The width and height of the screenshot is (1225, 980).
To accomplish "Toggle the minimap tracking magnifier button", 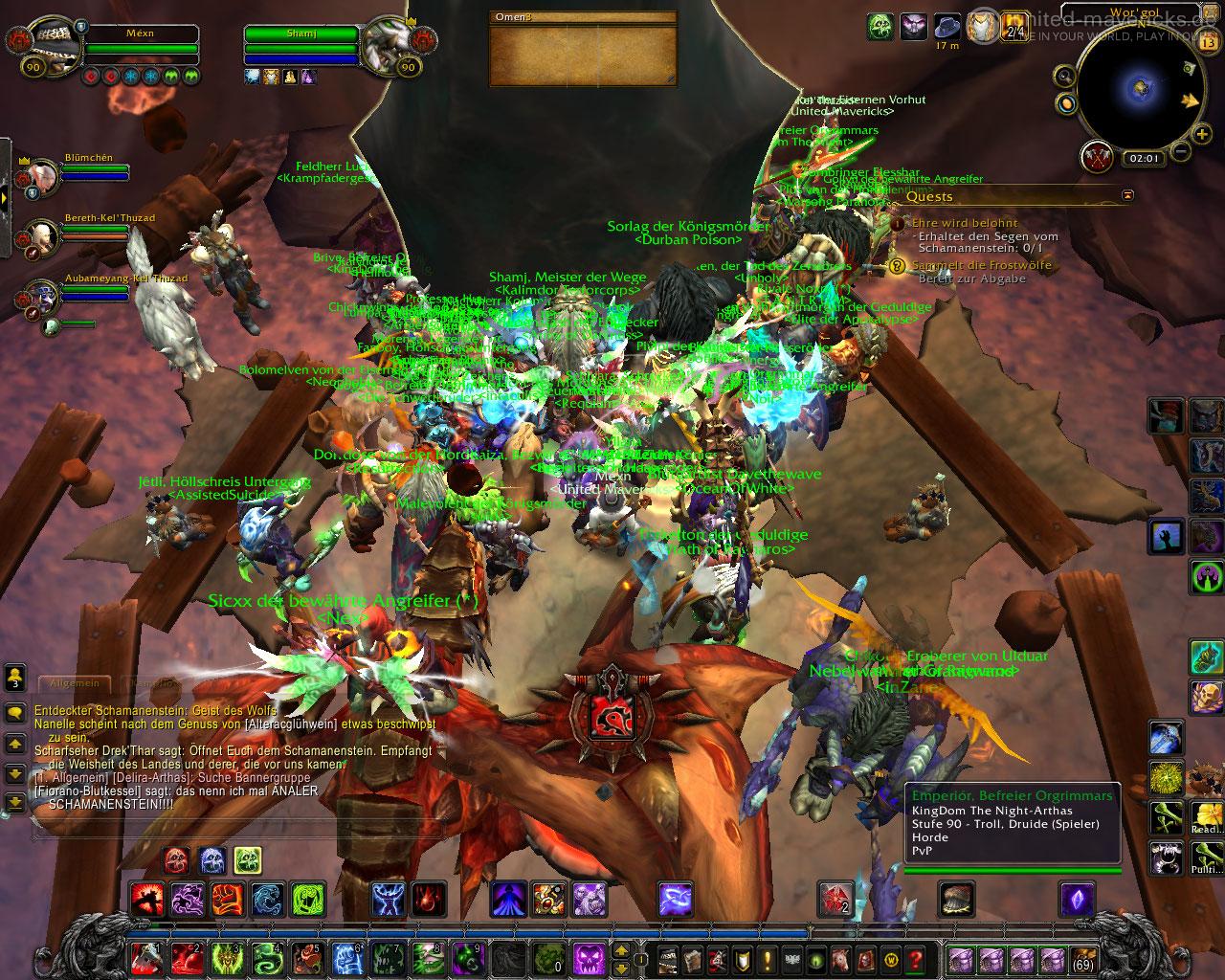I will click(x=1064, y=76).
